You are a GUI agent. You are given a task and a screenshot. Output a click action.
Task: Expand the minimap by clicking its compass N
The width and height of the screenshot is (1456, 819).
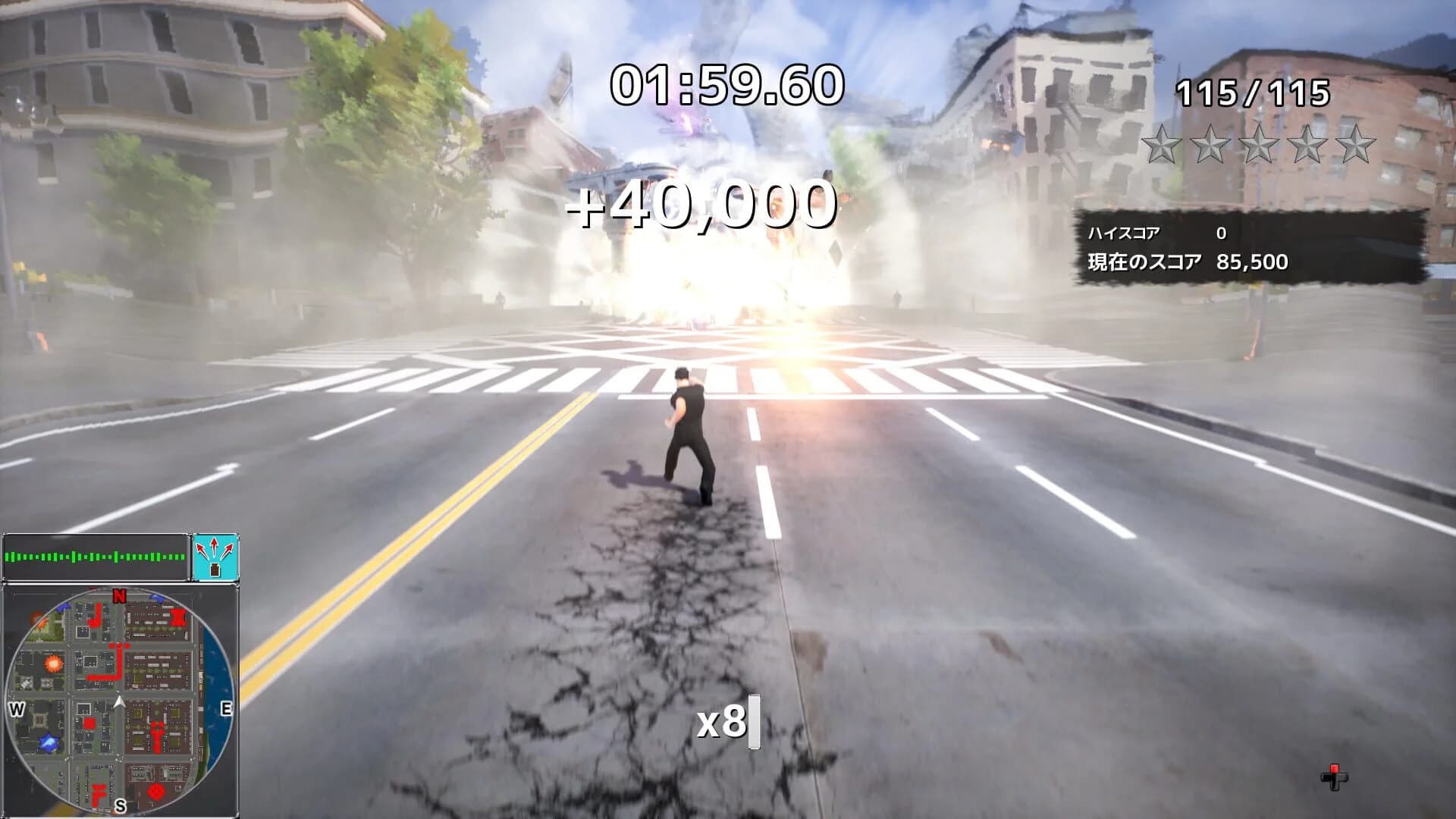(x=119, y=597)
